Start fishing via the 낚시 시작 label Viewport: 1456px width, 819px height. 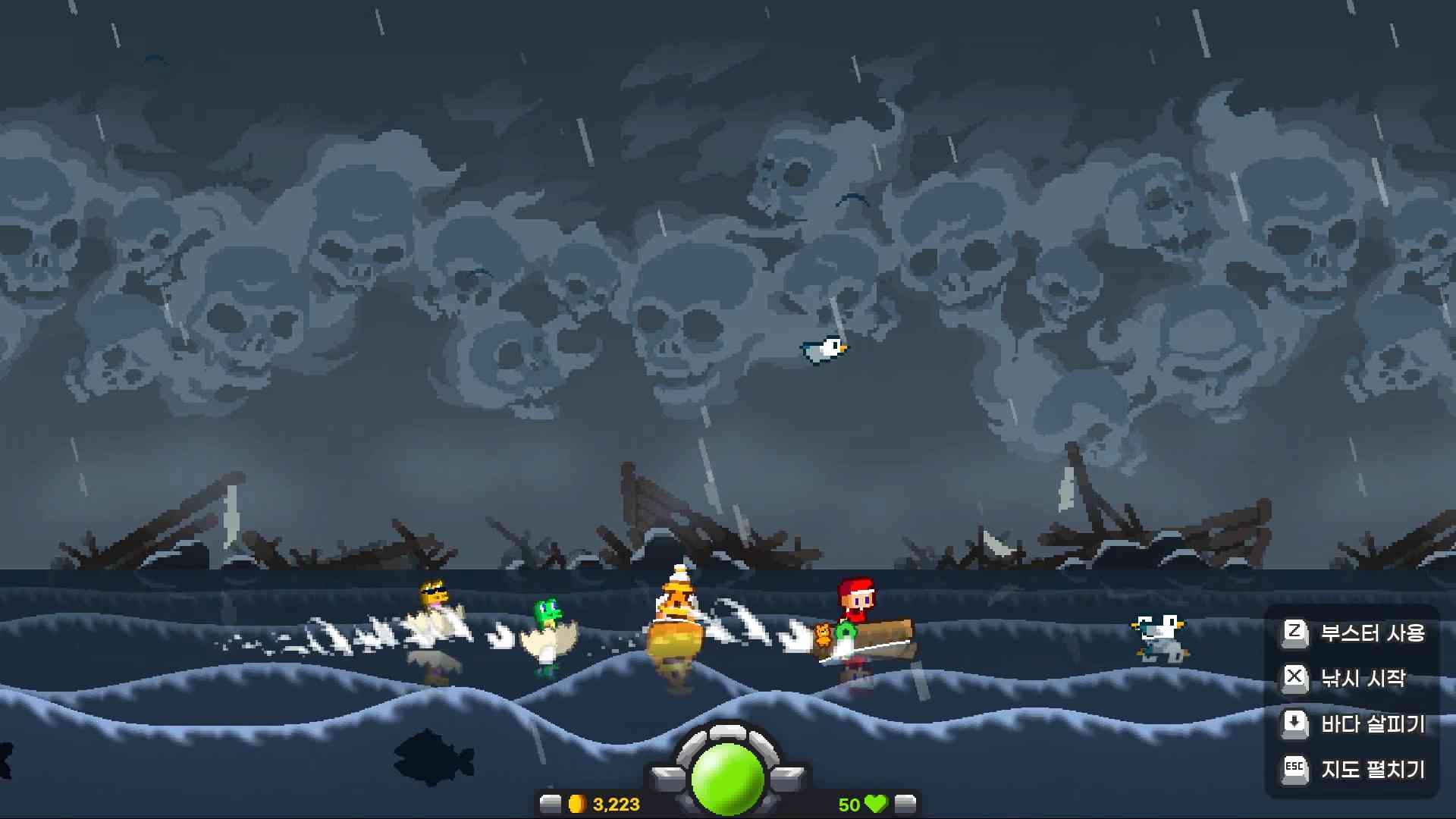click(x=1369, y=679)
